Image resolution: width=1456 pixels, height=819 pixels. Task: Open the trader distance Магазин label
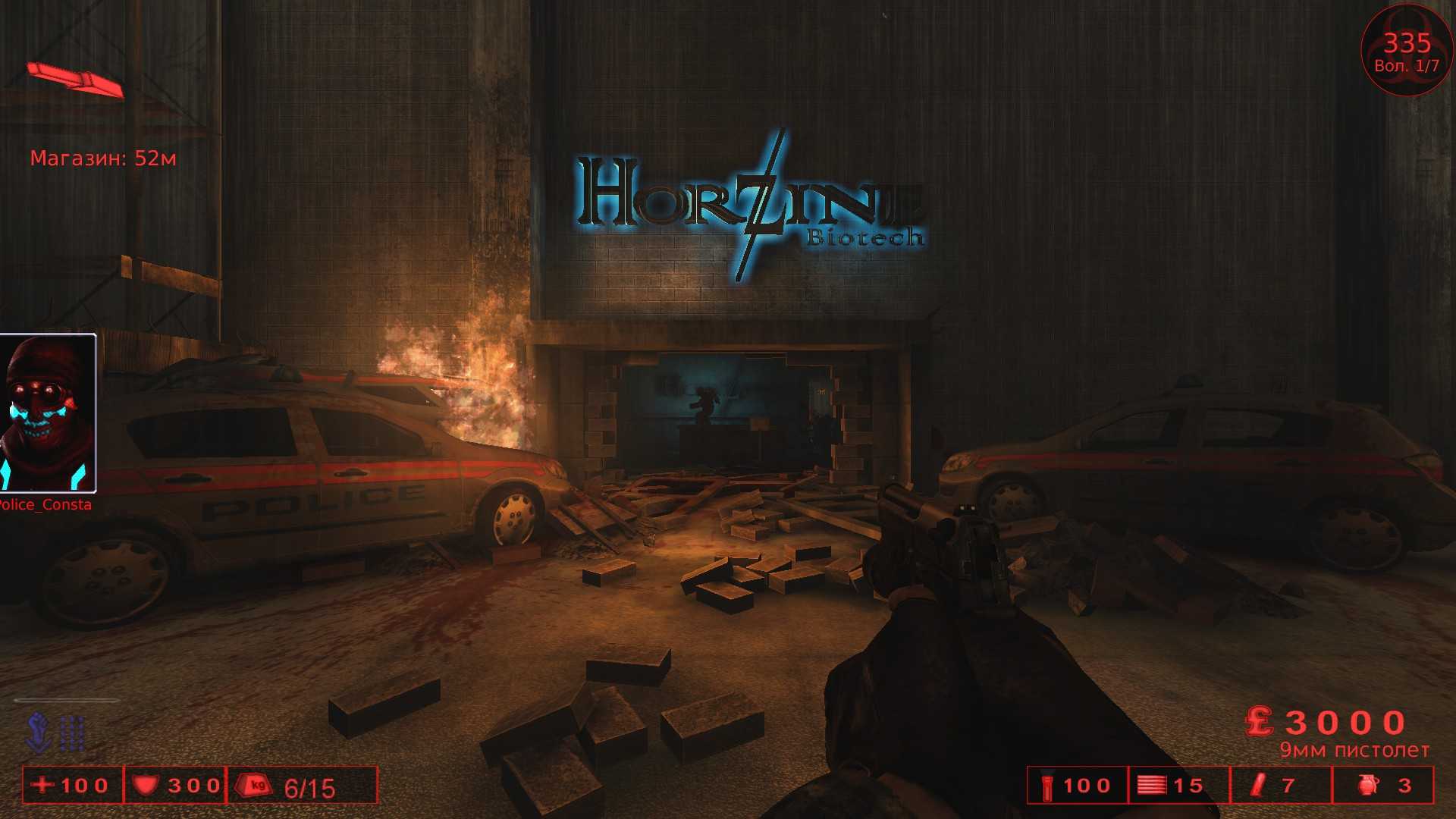coord(102,158)
